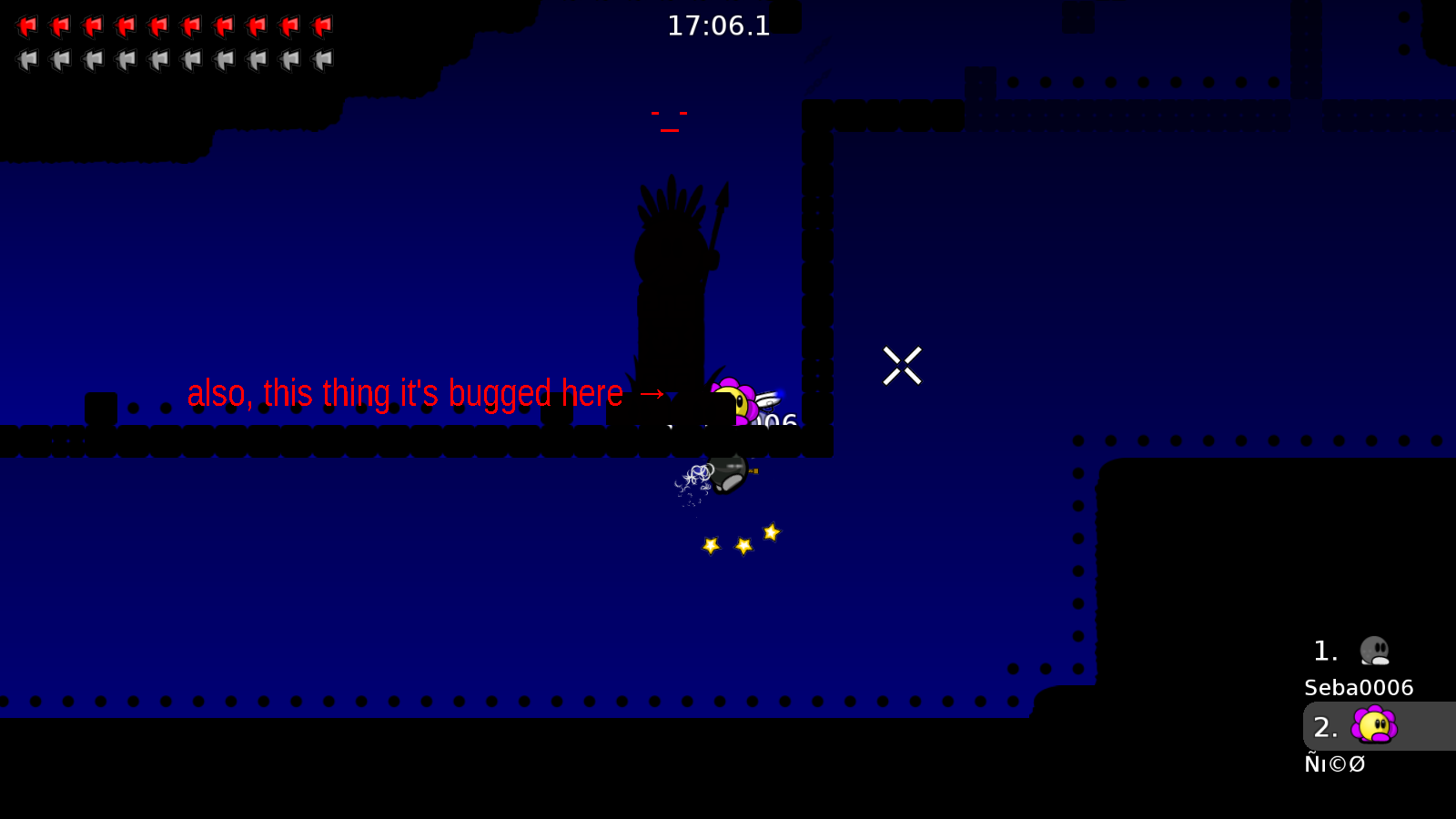Screen dimensions: 1456x819
Task: Select the first red flag icon
Action: pos(27,25)
